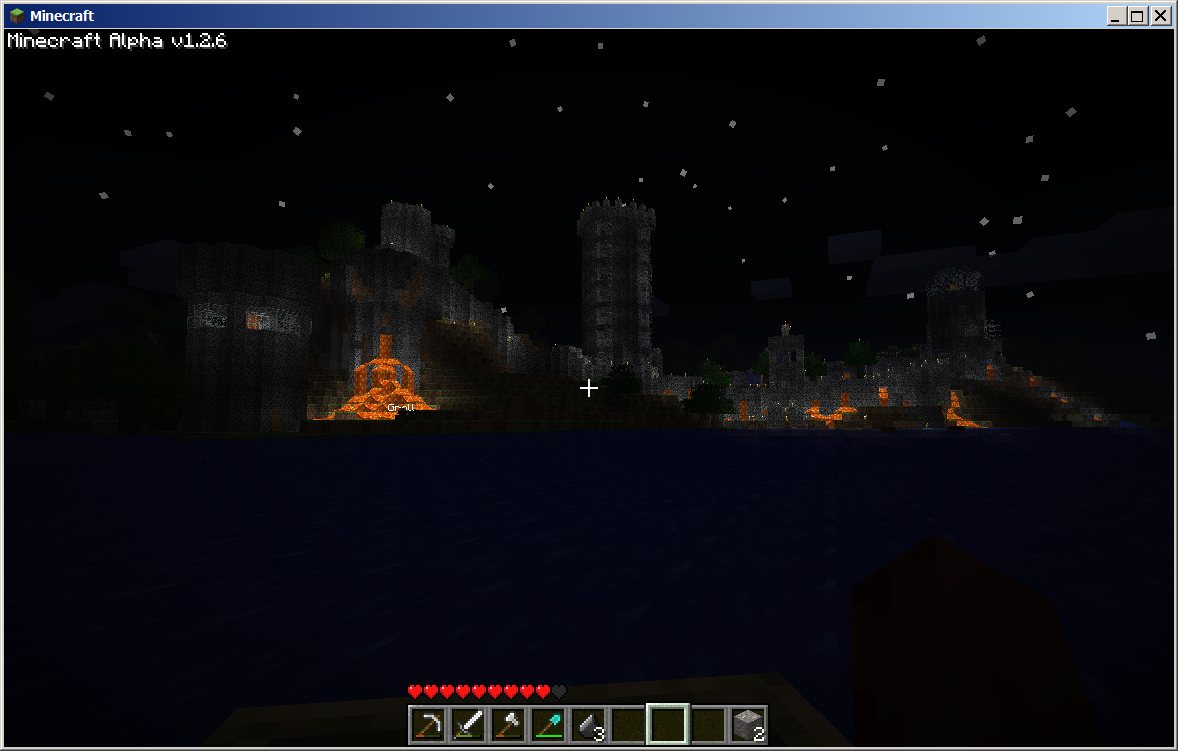The image size is (1178, 751).
Task: Maximize the Minecraft window
Action: tap(1138, 16)
